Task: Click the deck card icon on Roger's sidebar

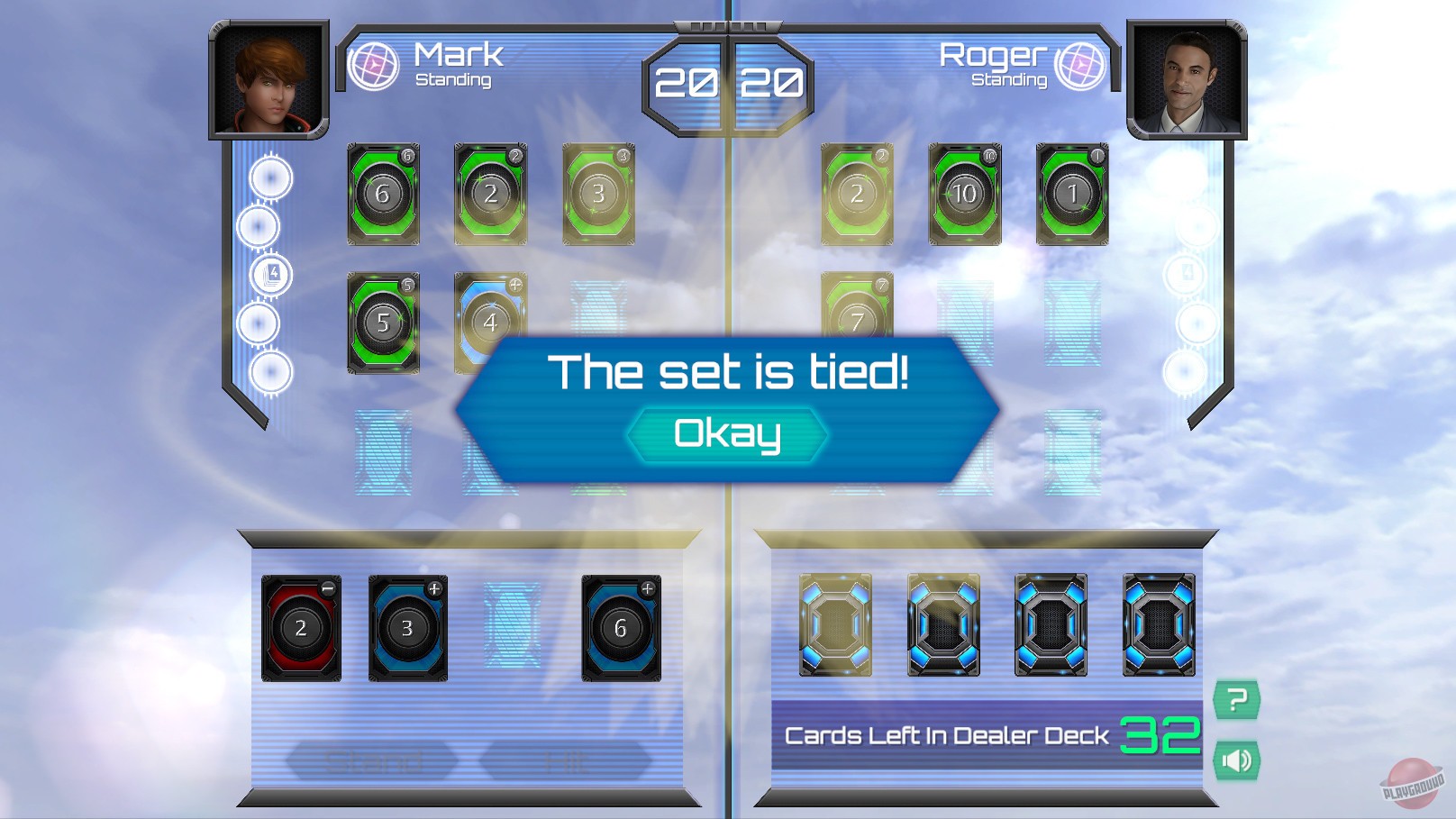Action: pos(1188,275)
